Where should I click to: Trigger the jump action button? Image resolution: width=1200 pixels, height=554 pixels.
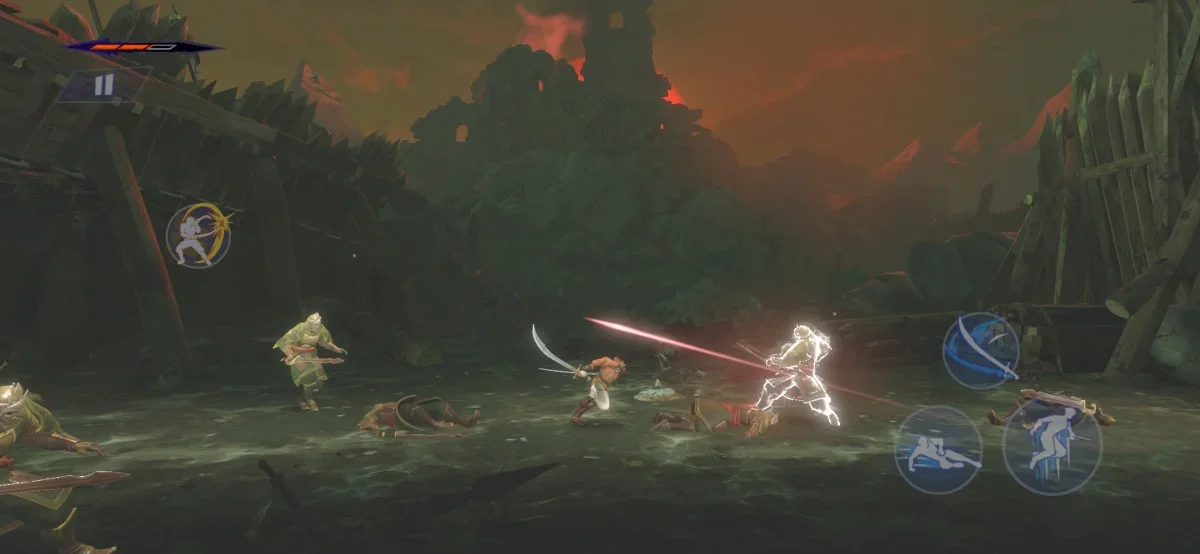coord(1051,446)
